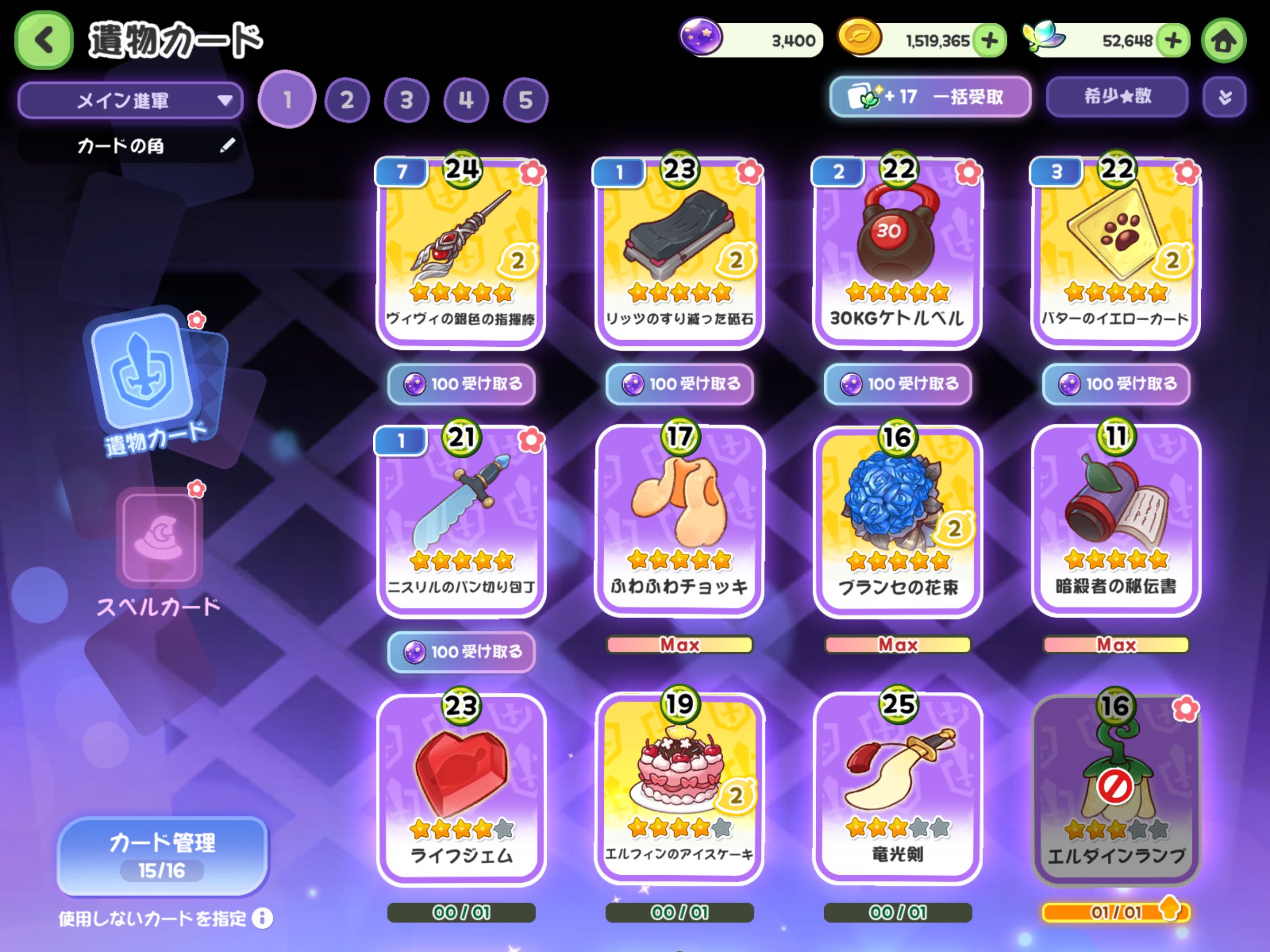The height and width of the screenshot is (952, 1270).
Task: Pick the ブランセの花束 card
Action: click(x=897, y=521)
